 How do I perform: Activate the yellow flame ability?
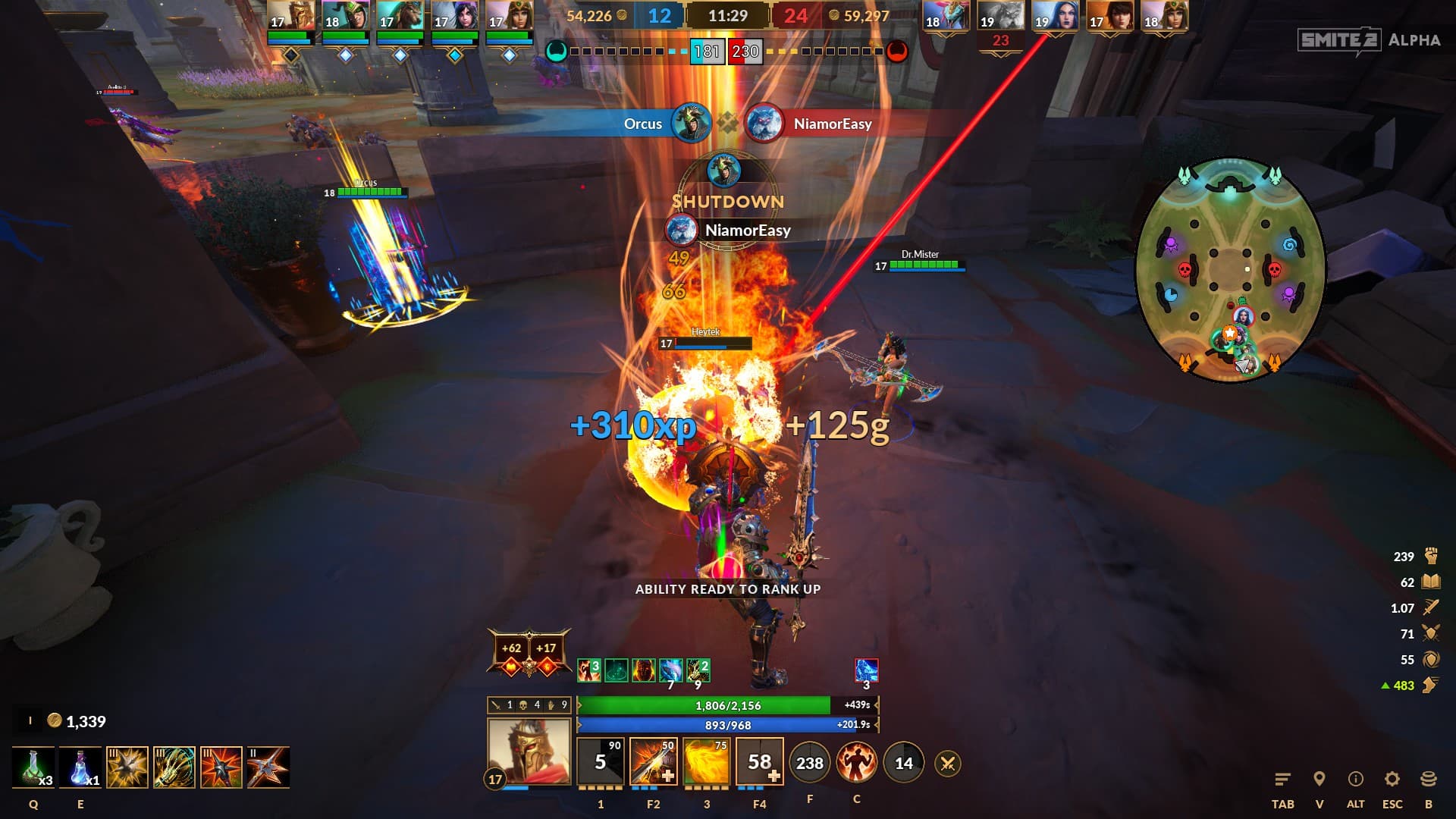(706, 762)
